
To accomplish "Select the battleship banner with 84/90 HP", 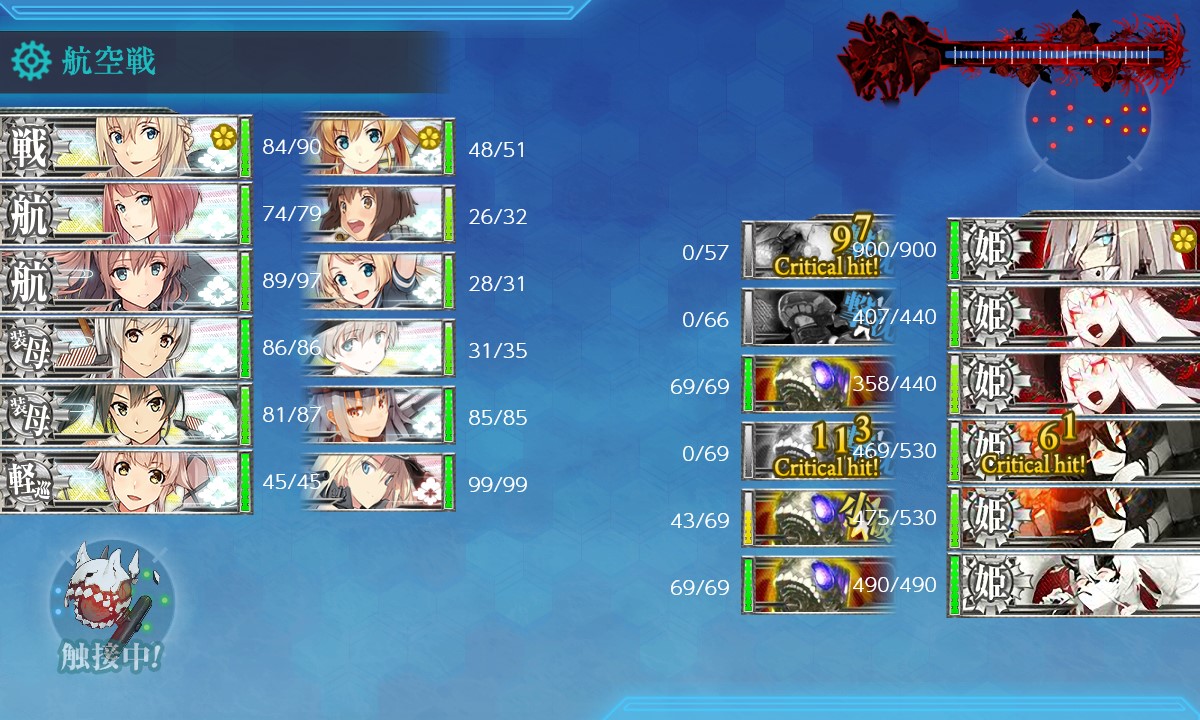I will coord(125,148).
